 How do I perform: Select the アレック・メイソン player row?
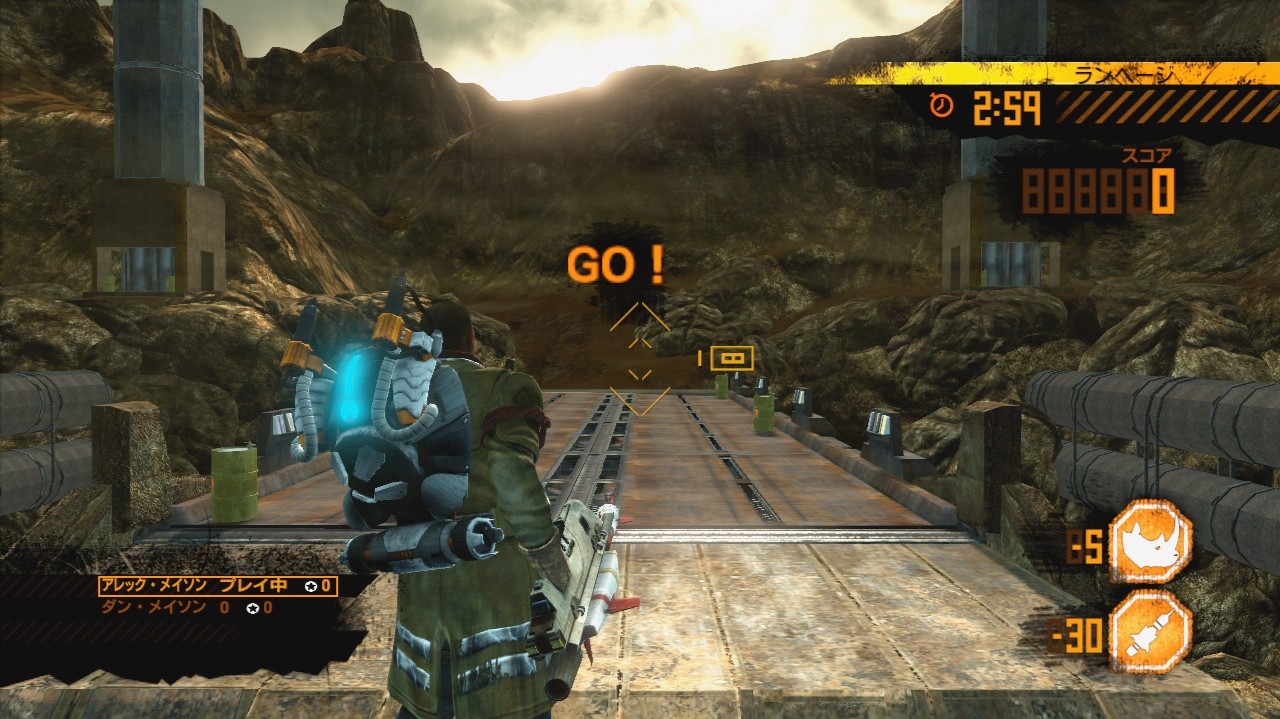217,586
